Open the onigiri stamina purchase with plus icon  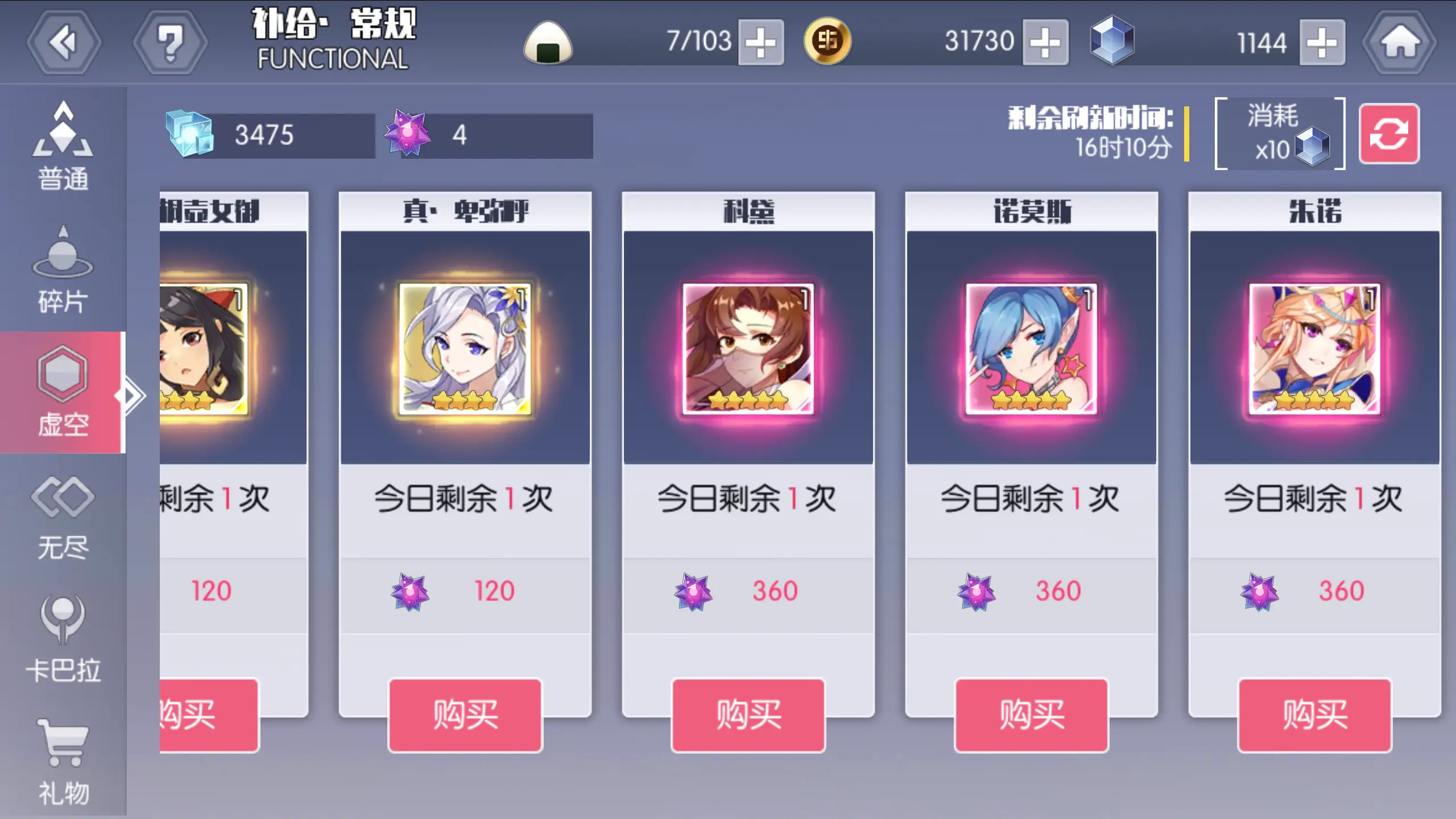tap(760, 42)
